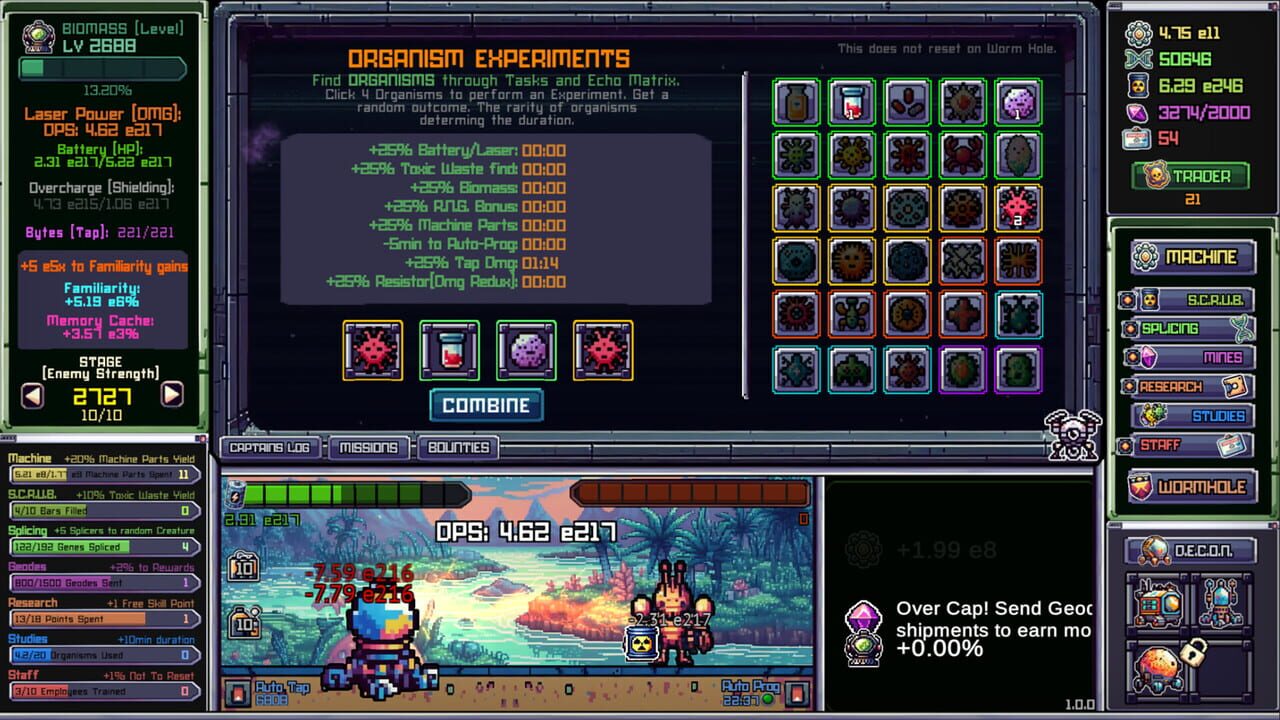The width and height of the screenshot is (1280, 720).
Task: Switch to the Captains Log tab
Action: [270, 448]
